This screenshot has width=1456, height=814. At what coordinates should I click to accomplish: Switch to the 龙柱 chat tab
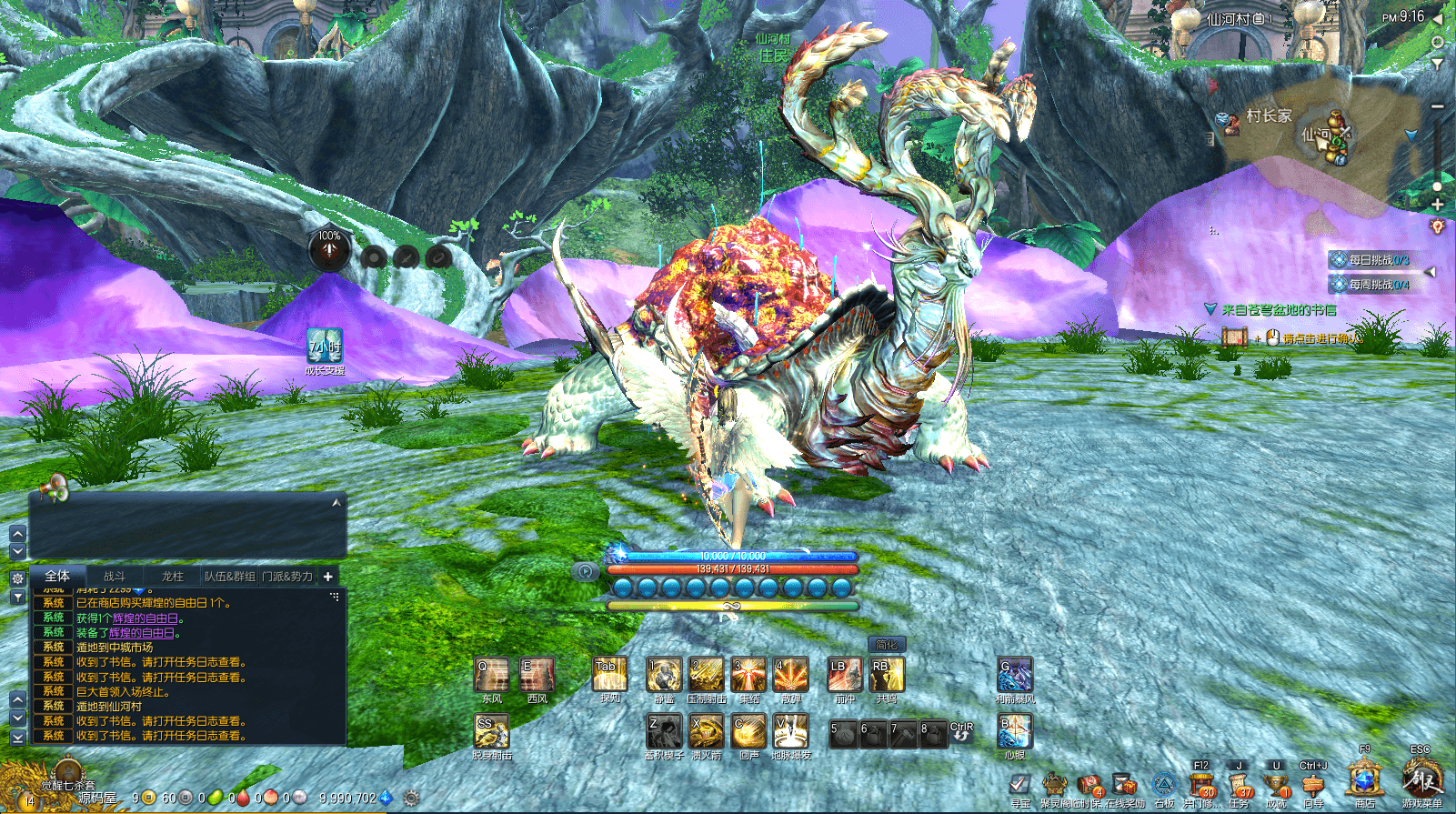172,577
